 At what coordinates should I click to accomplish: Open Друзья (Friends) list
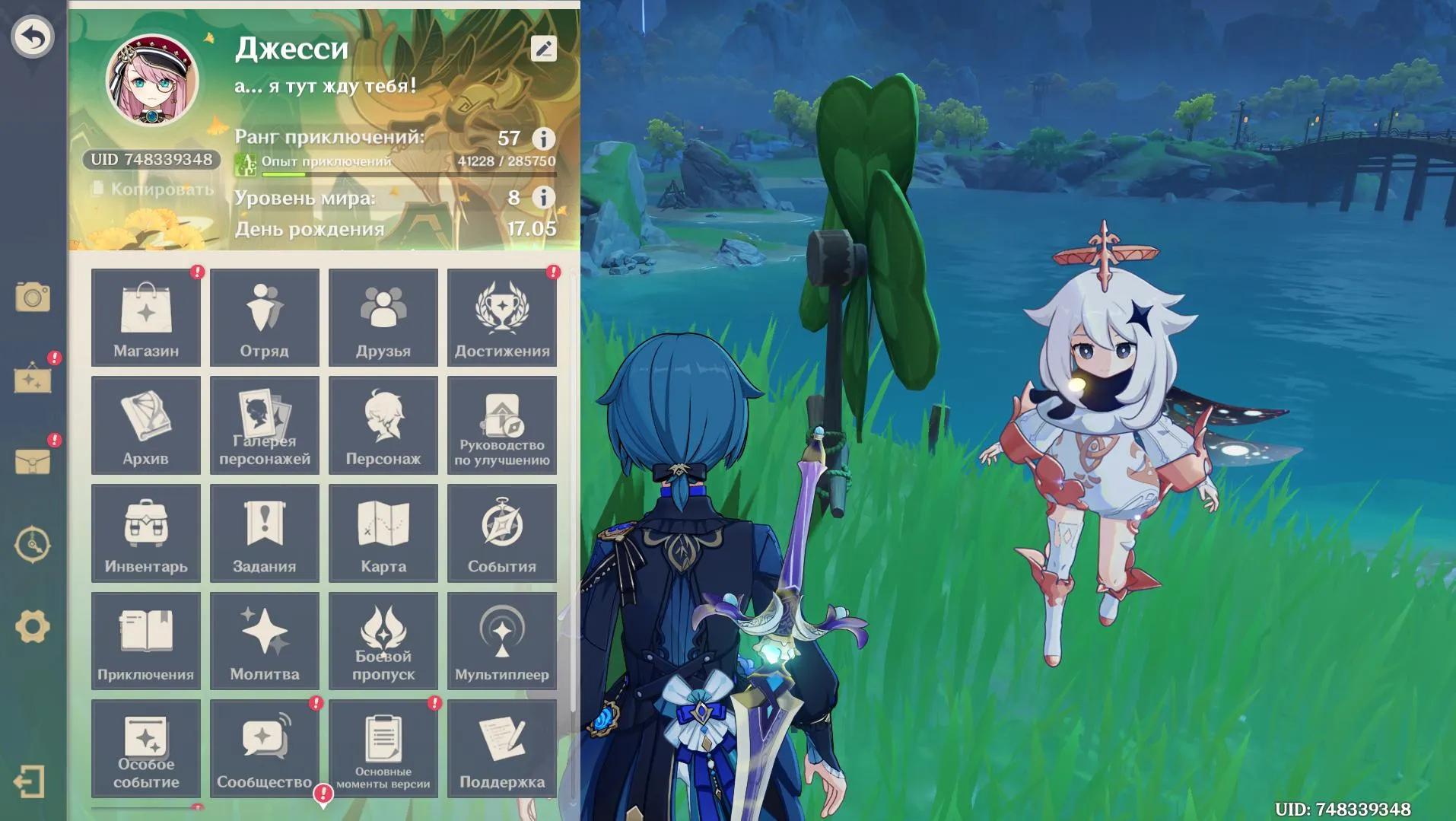[383, 317]
